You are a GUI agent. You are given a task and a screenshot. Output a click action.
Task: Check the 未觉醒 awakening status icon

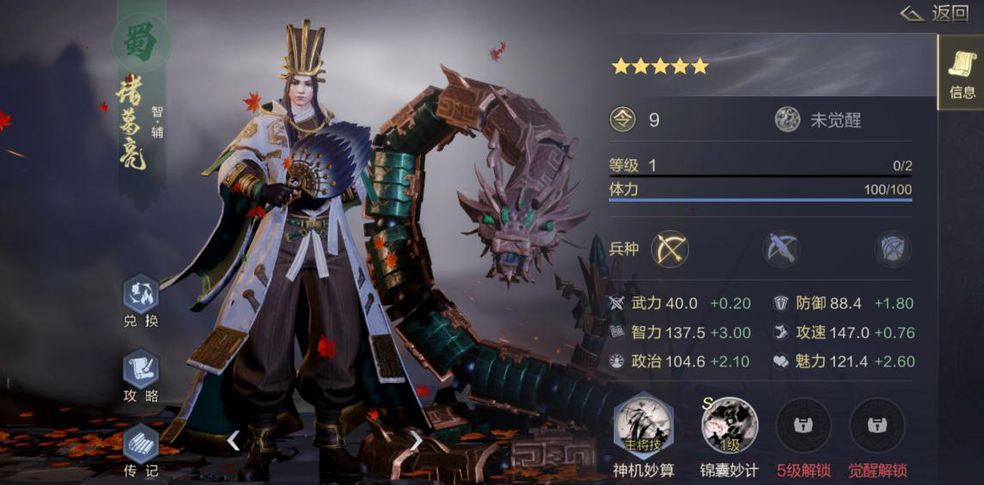pos(788,120)
